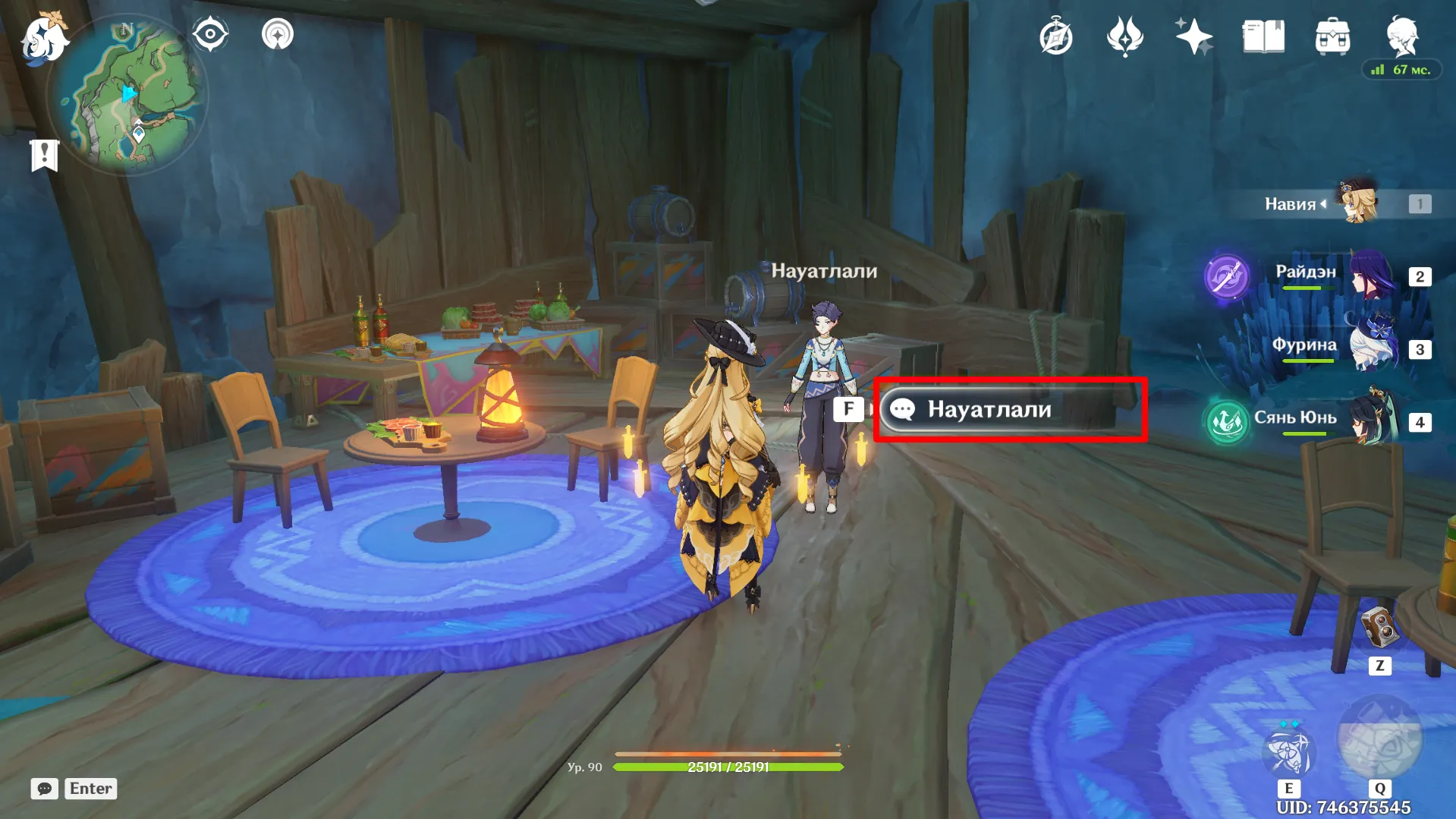This screenshot has height=819, width=1456.
Task: Toggle the elemental sight eye icon
Action: point(210,34)
